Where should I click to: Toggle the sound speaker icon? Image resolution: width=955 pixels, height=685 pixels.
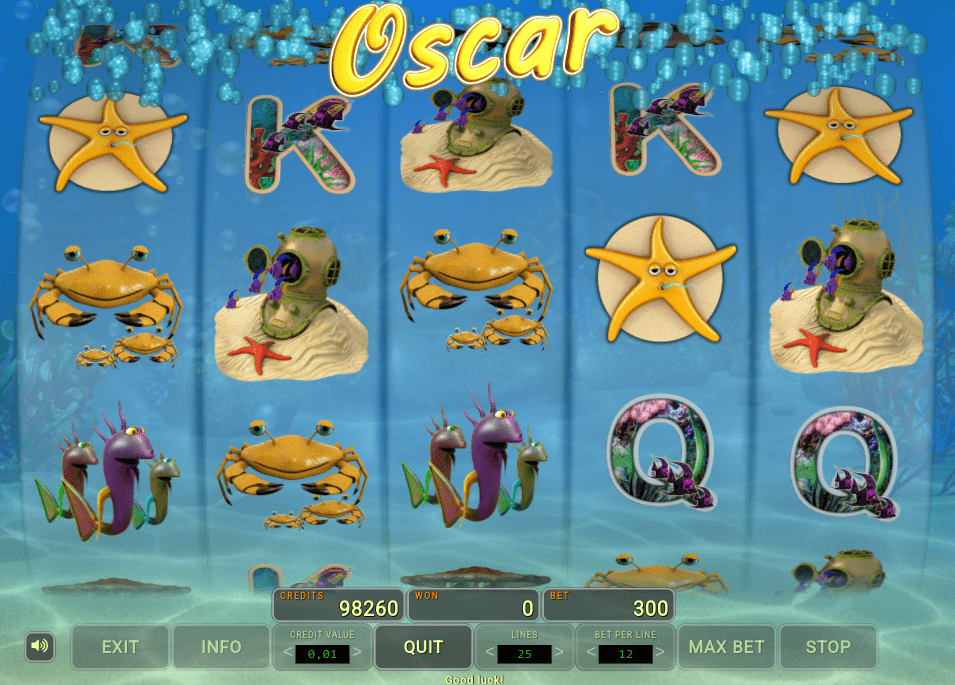pos(40,647)
